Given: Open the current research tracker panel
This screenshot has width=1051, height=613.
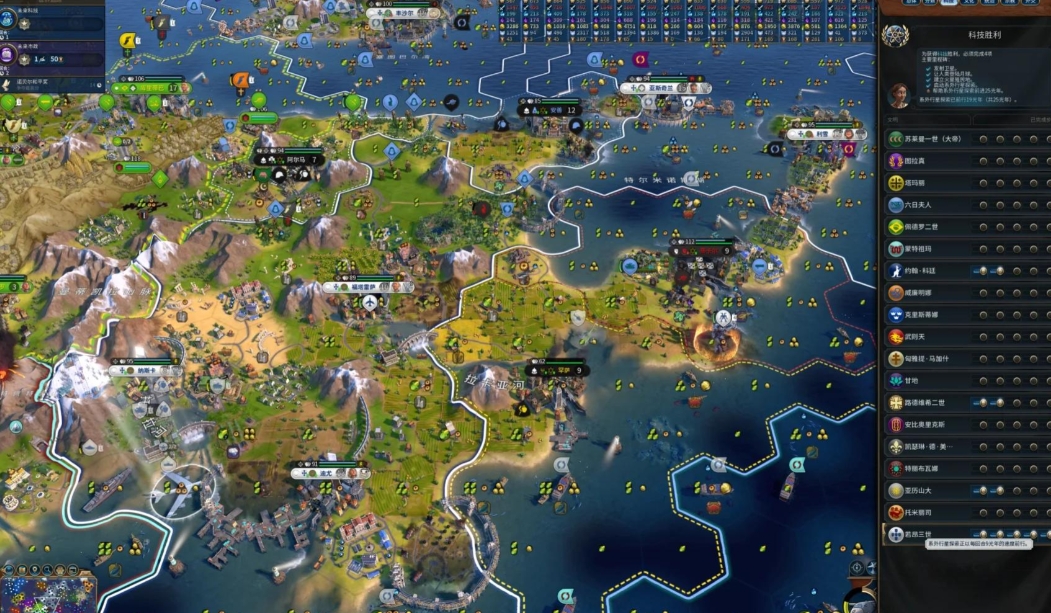Looking at the screenshot, I should click(x=50, y=20).
